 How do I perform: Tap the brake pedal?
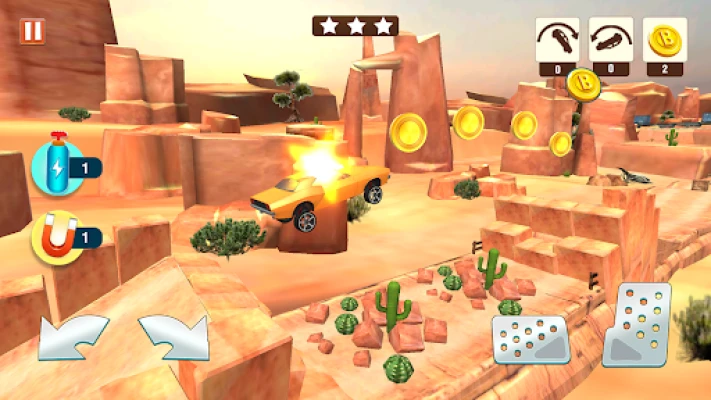tap(529, 340)
